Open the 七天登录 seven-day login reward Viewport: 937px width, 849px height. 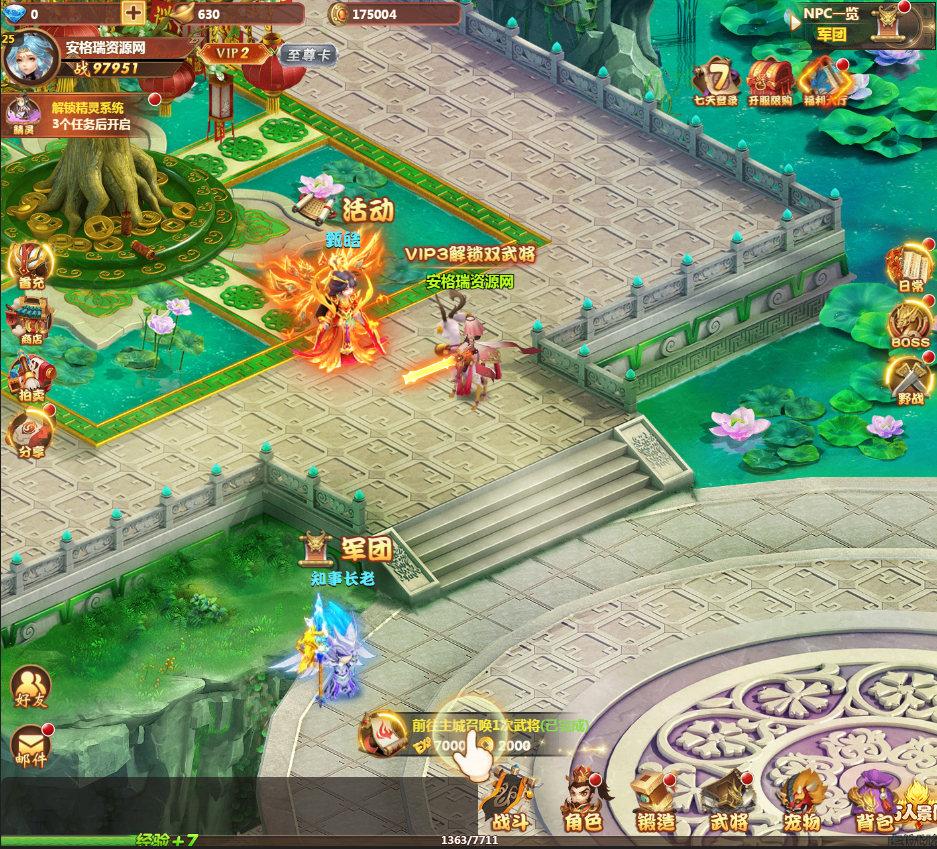(716, 80)
